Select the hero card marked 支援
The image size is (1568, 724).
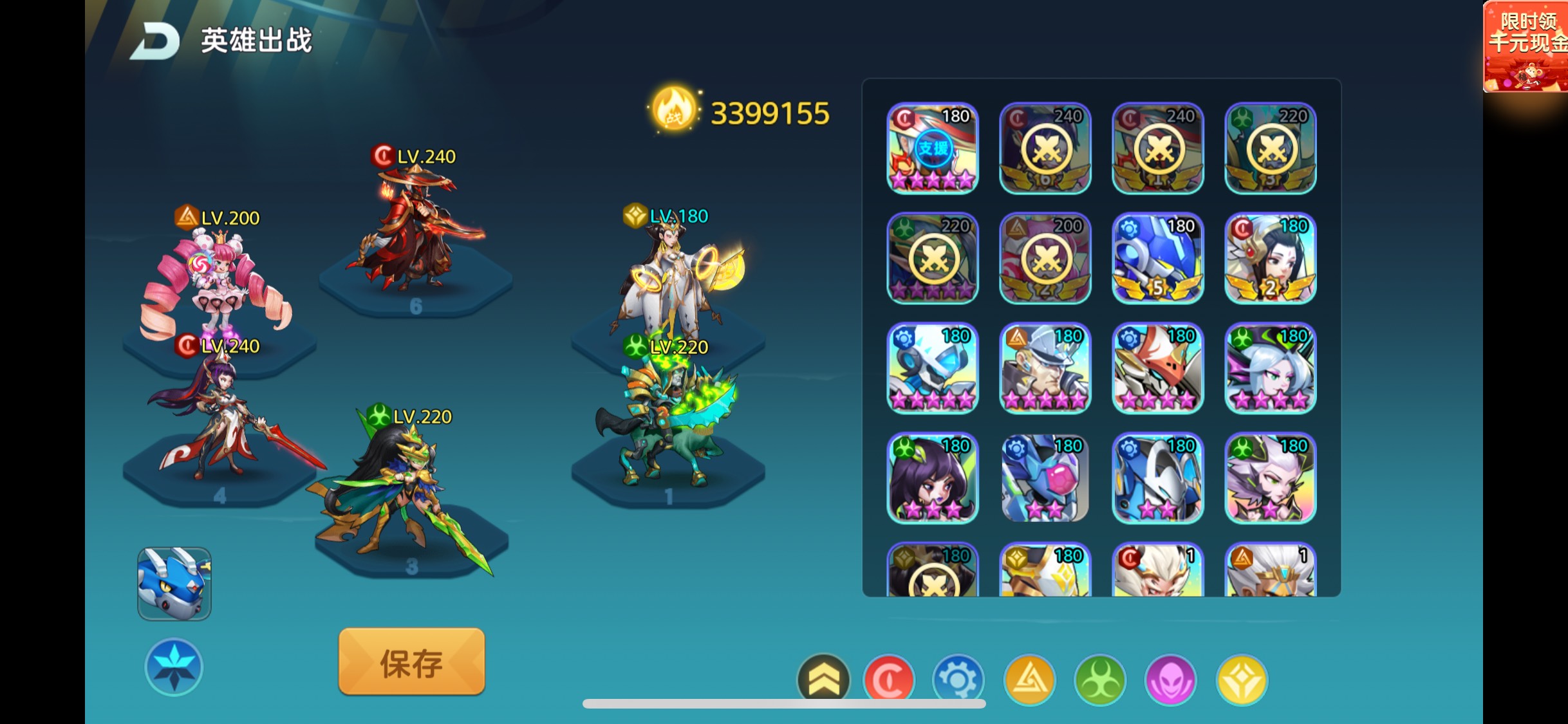pos(933,148)
